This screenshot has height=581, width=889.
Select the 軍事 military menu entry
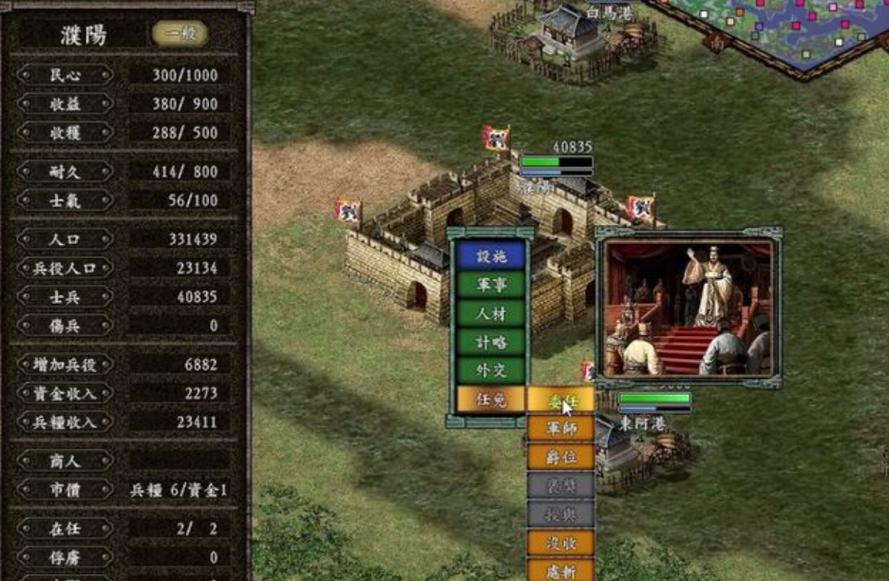coord(490,285)
